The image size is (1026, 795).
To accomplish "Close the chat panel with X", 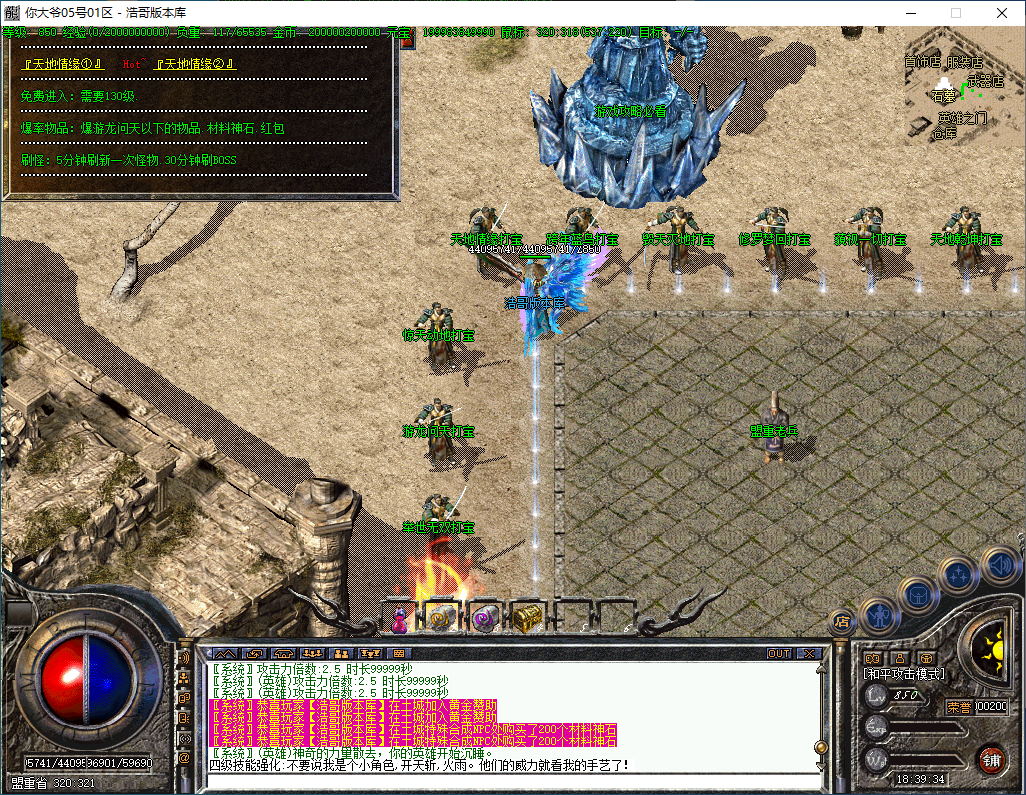I will 807,653.
